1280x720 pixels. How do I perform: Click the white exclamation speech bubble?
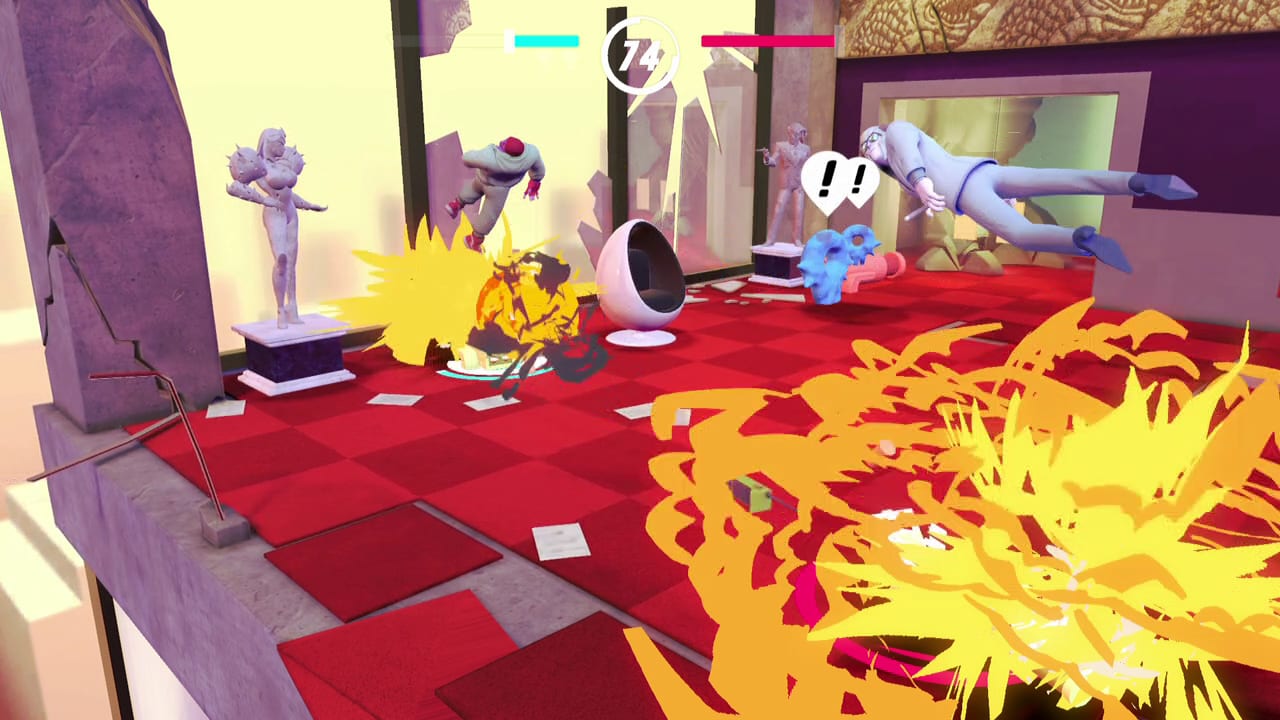pos(843,182)
